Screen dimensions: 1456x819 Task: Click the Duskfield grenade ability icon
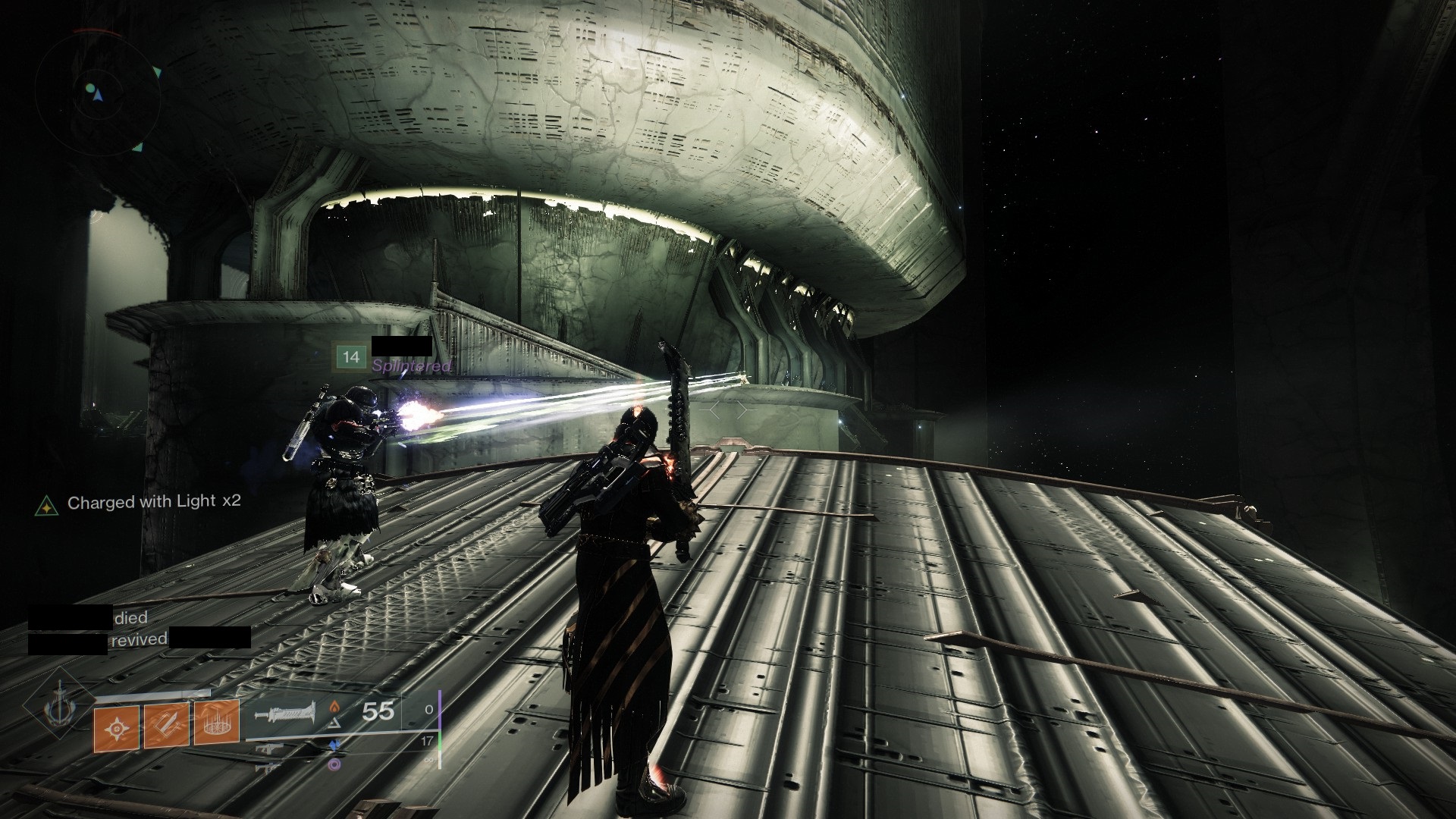click(x=217, y=722)
